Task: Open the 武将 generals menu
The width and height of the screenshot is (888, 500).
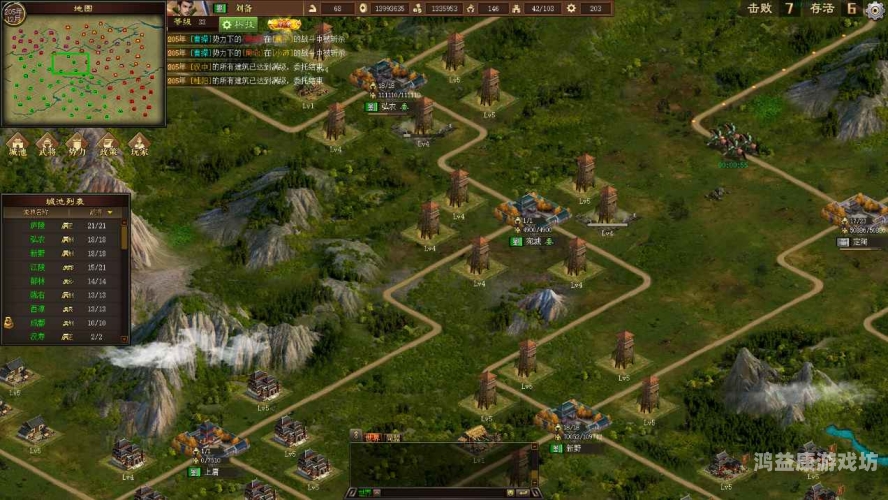Action: pos(47,146)
